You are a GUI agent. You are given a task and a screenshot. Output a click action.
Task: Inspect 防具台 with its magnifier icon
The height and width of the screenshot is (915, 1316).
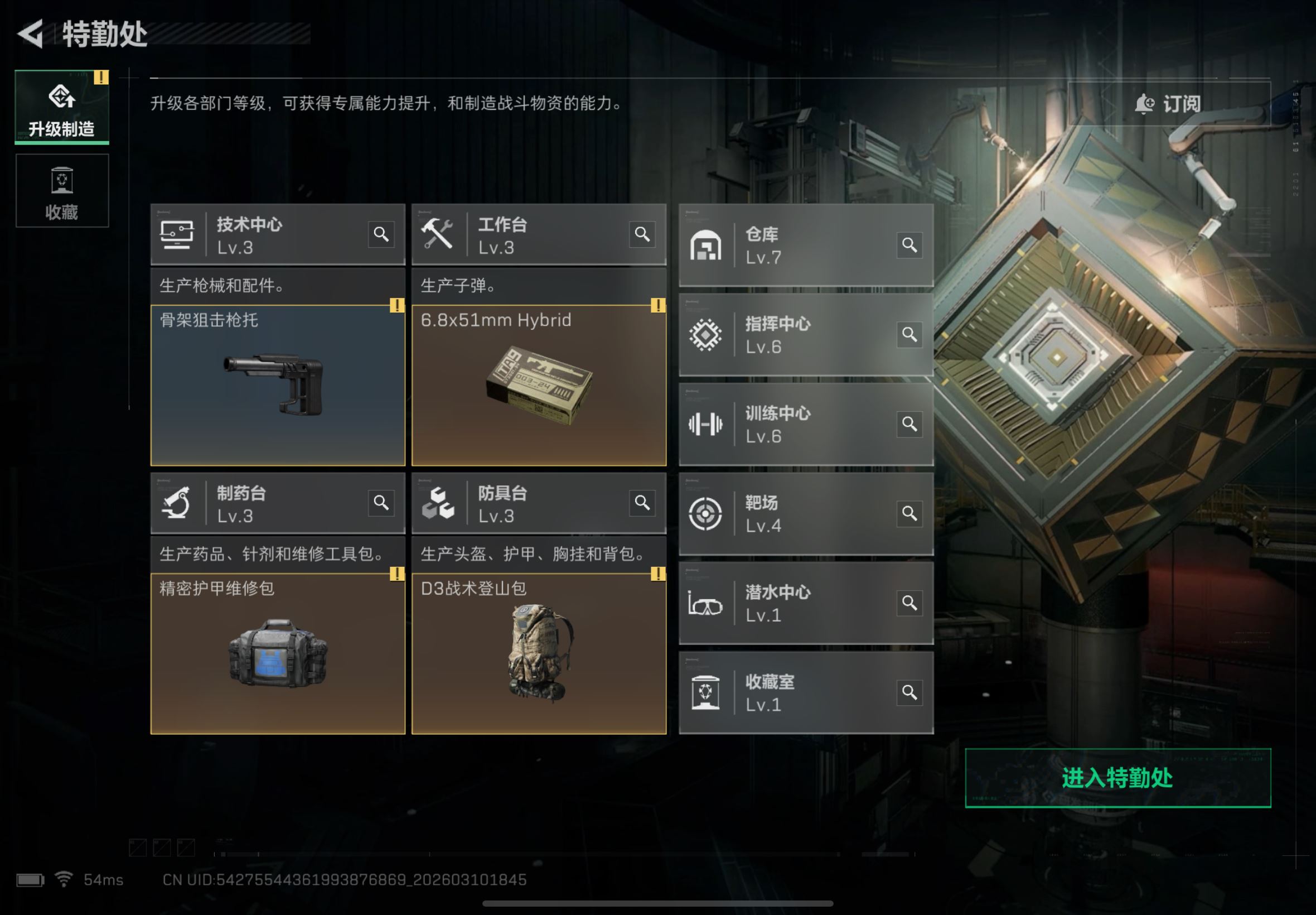(642, 503)
